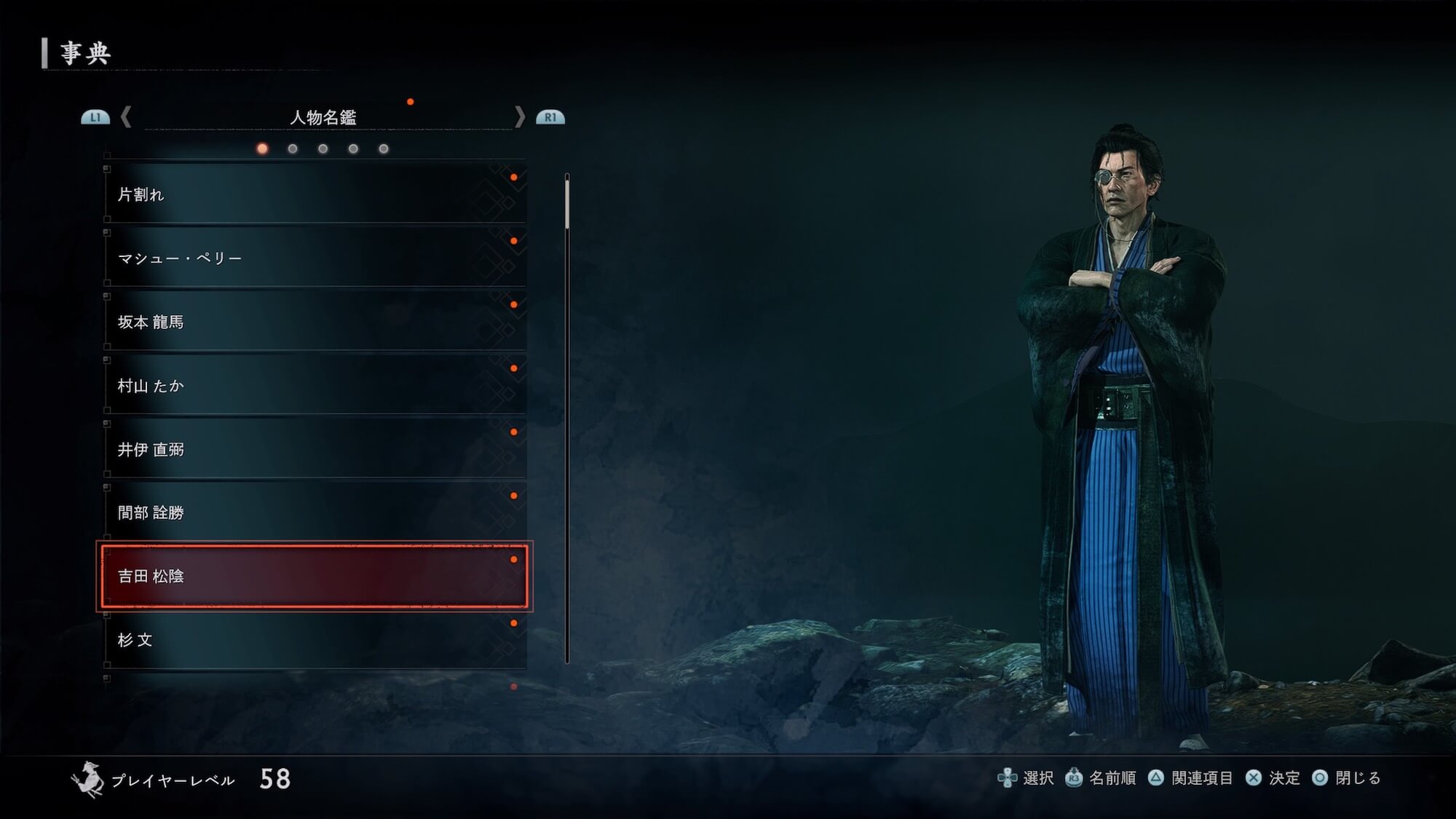This screenshot has width=1456, height=819.
Task: Switch to the second category page dot
Action: 293,149
